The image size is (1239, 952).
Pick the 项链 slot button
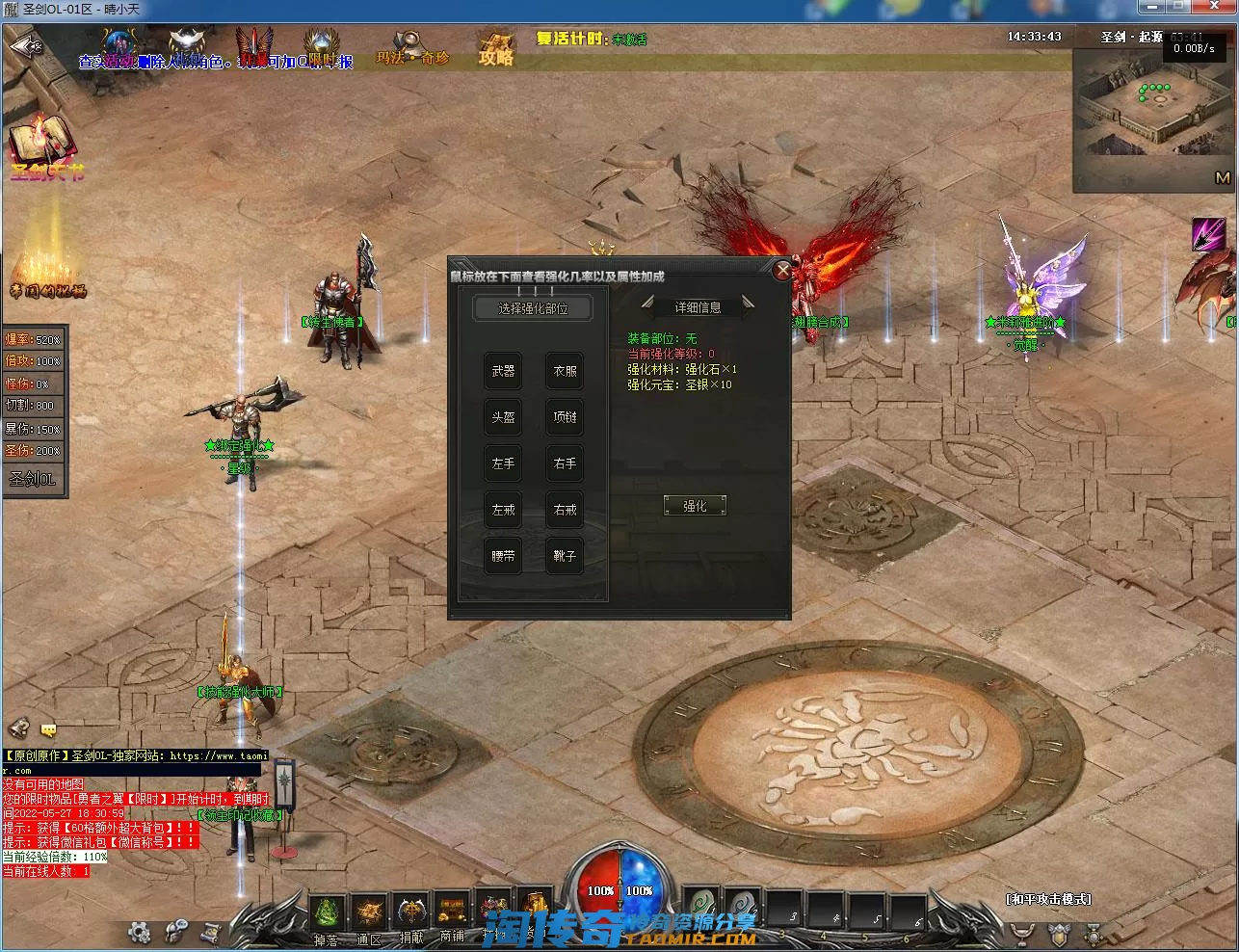[565, 417]
